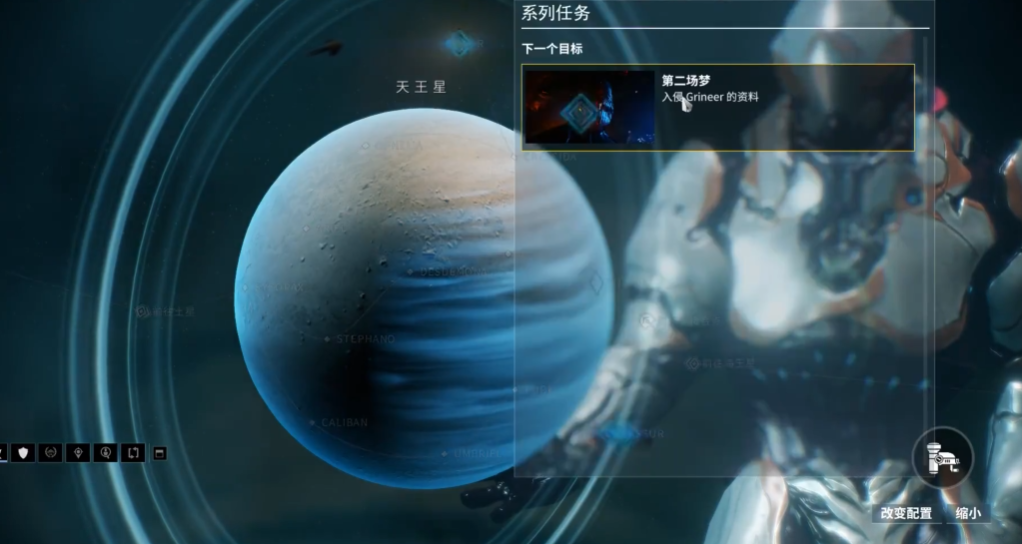Click the 第二场梦 quest thumbnail image

[589, 107]
